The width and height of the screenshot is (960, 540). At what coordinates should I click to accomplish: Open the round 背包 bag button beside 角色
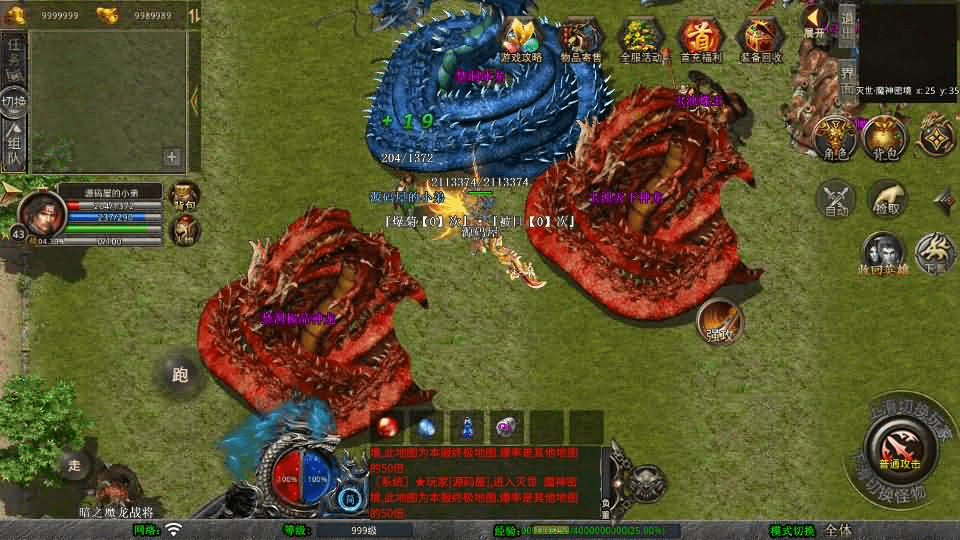883,137
